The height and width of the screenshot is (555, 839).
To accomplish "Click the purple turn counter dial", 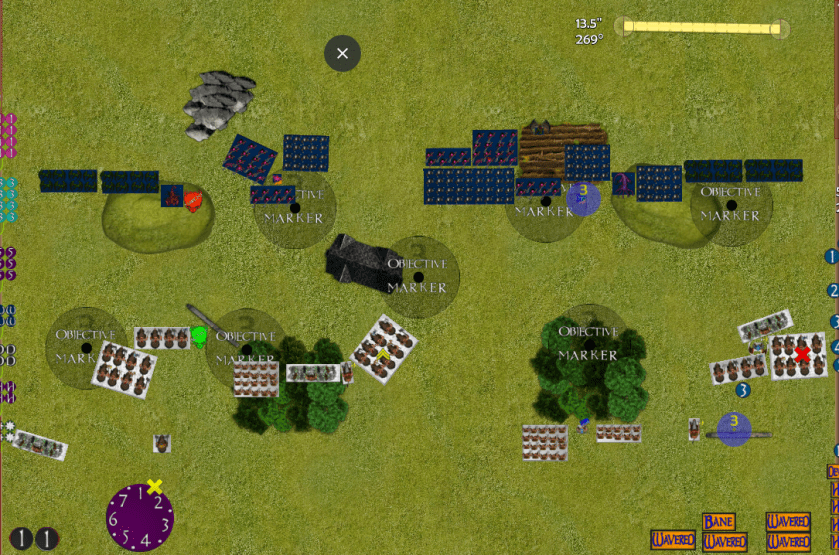I will [140, 517].
